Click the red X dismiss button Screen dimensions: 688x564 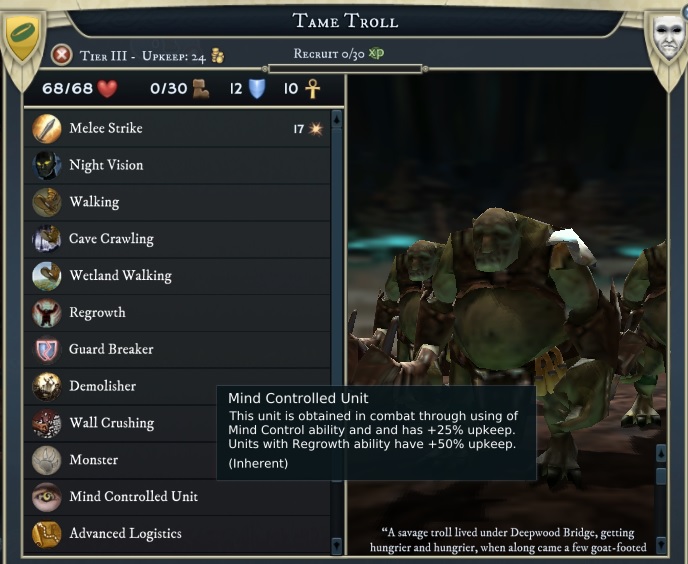click(62, 55)
